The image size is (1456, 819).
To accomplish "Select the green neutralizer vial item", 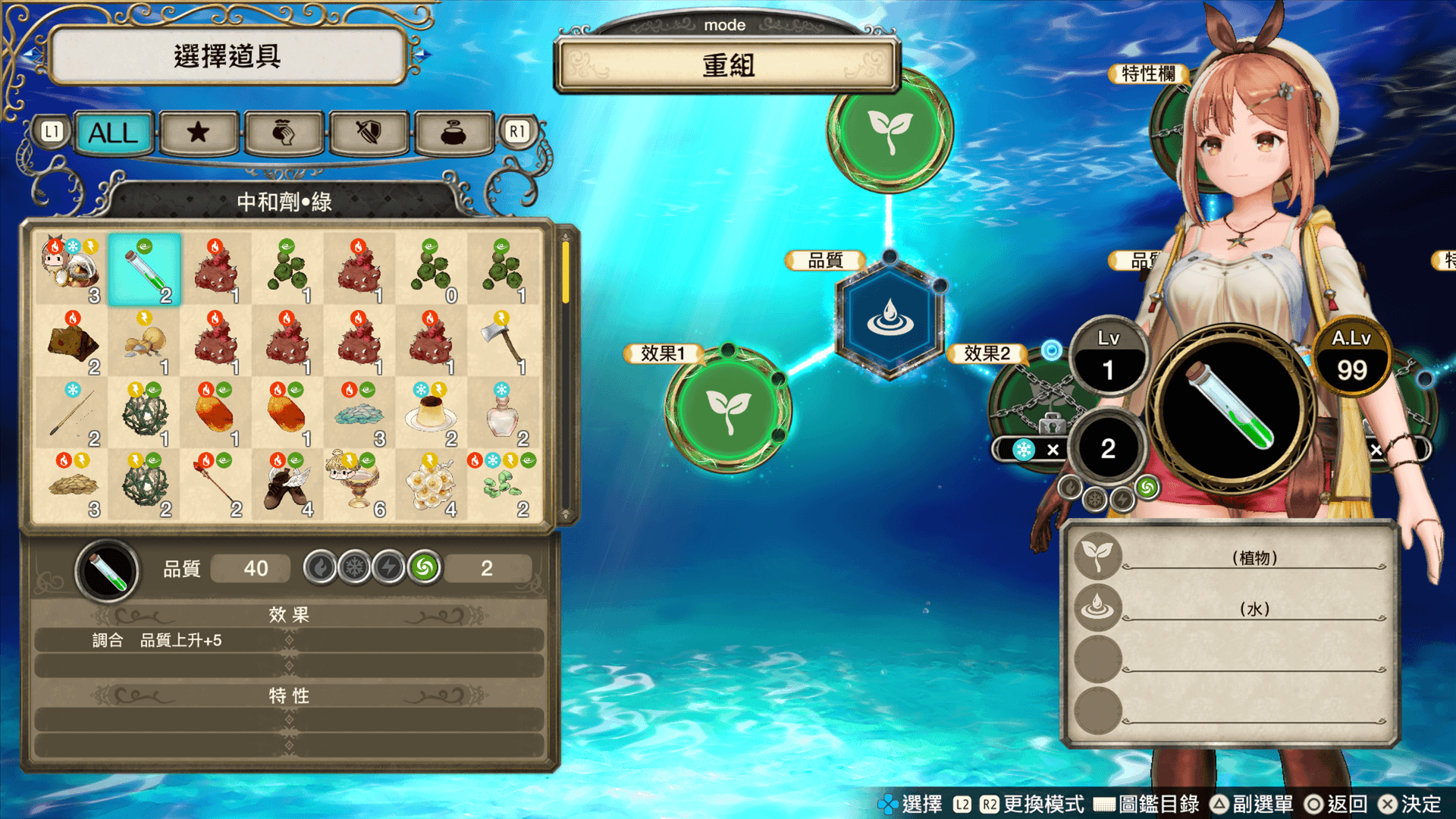I will [x=145, y=270].
